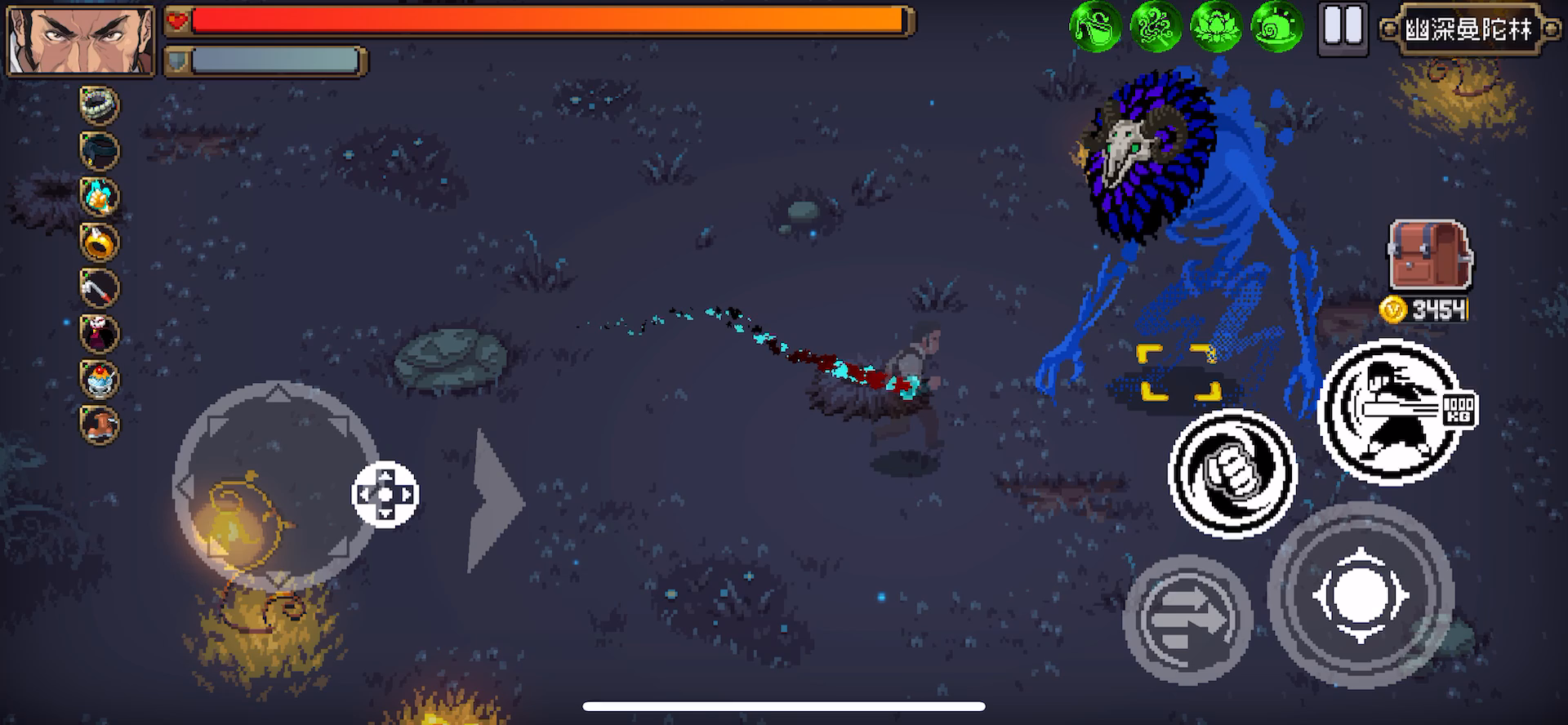Select the gold ring relic icon

[x=100, y=242]
